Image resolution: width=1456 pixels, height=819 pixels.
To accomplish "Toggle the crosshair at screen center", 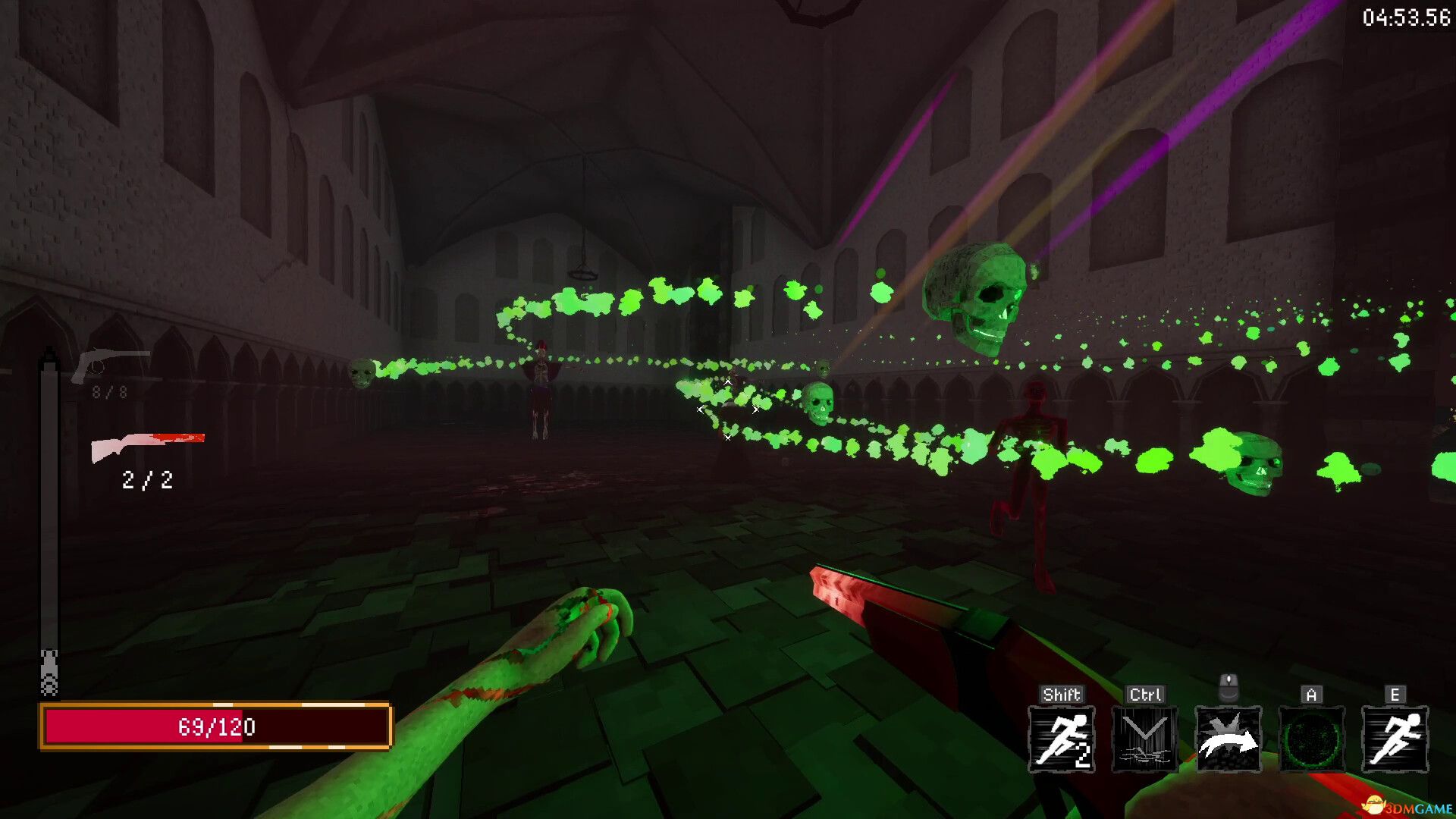I will (728, 409).
